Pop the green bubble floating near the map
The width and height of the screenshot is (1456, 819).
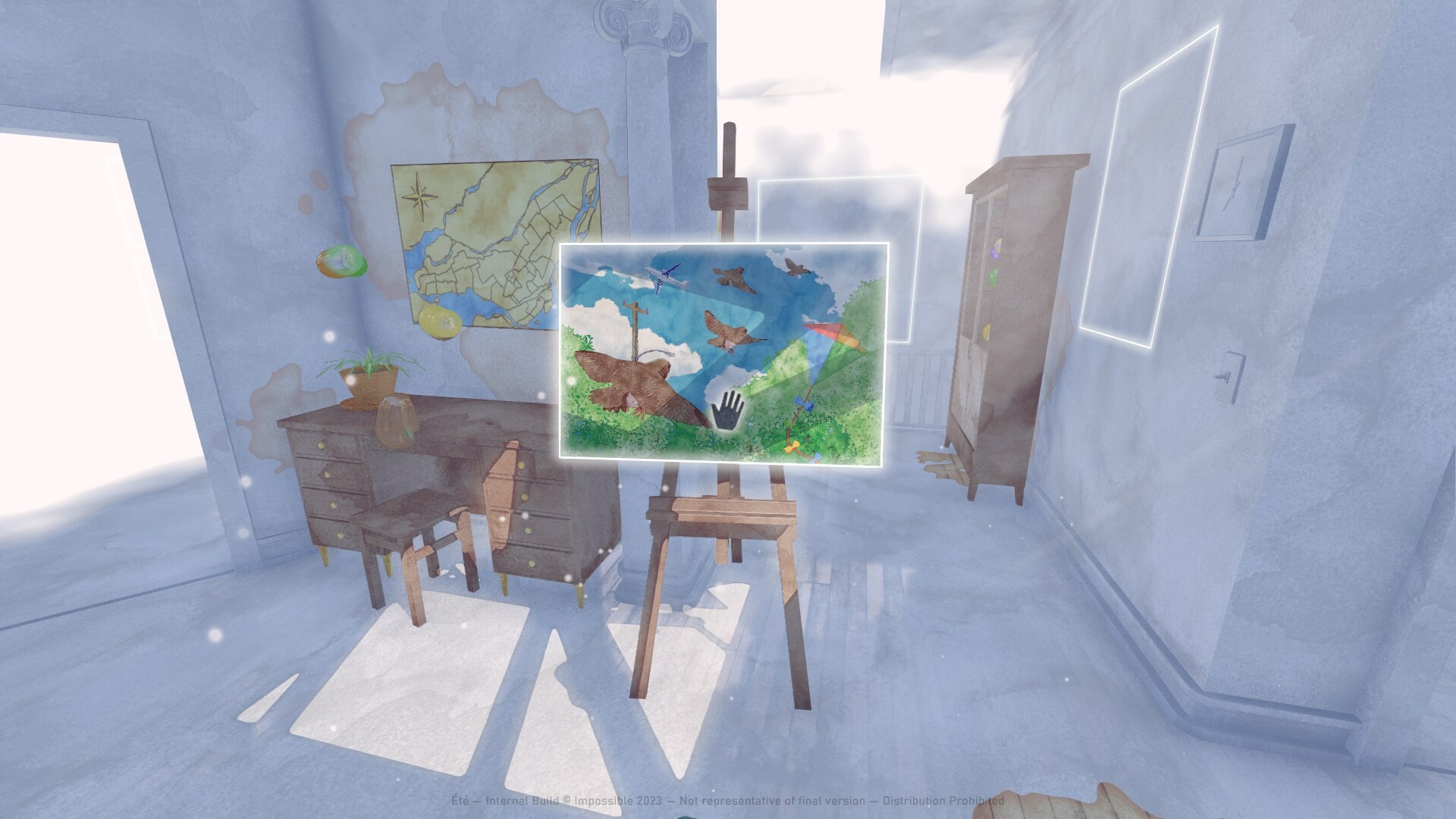click(344, 260)
